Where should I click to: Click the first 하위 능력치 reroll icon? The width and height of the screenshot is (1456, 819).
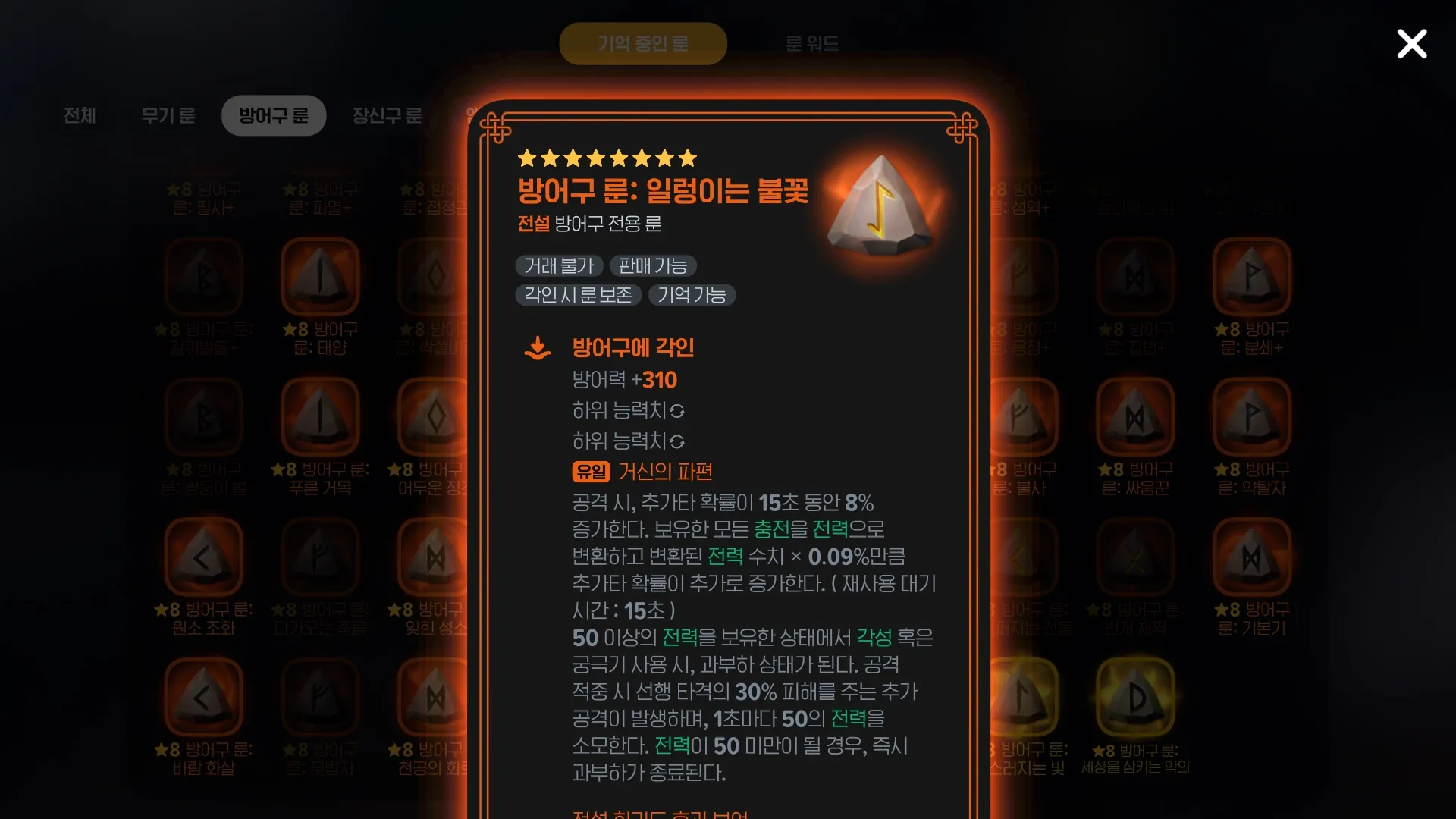[678, 411]
